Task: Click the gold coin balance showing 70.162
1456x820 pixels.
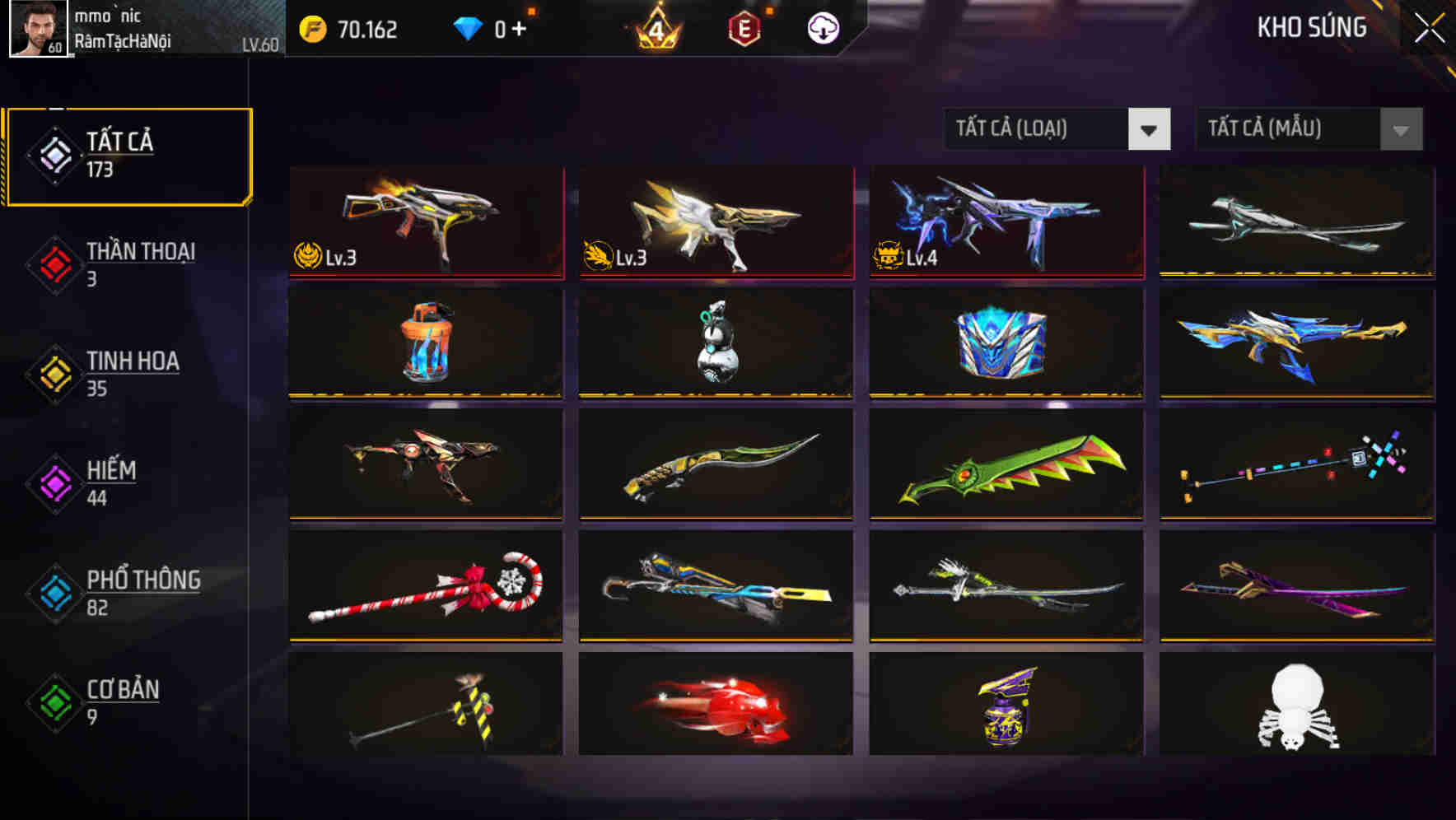Action: pos(350,27)
